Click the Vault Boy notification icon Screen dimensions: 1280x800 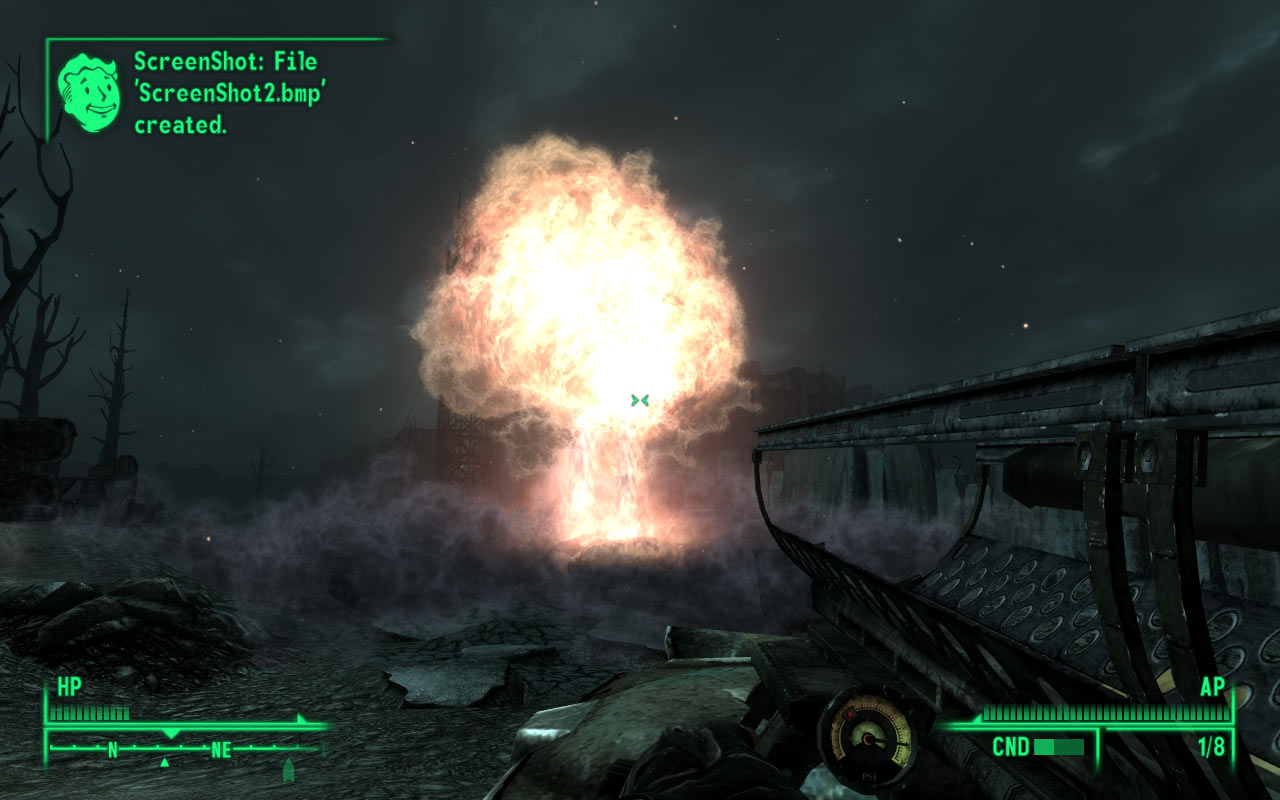[90, 92]
